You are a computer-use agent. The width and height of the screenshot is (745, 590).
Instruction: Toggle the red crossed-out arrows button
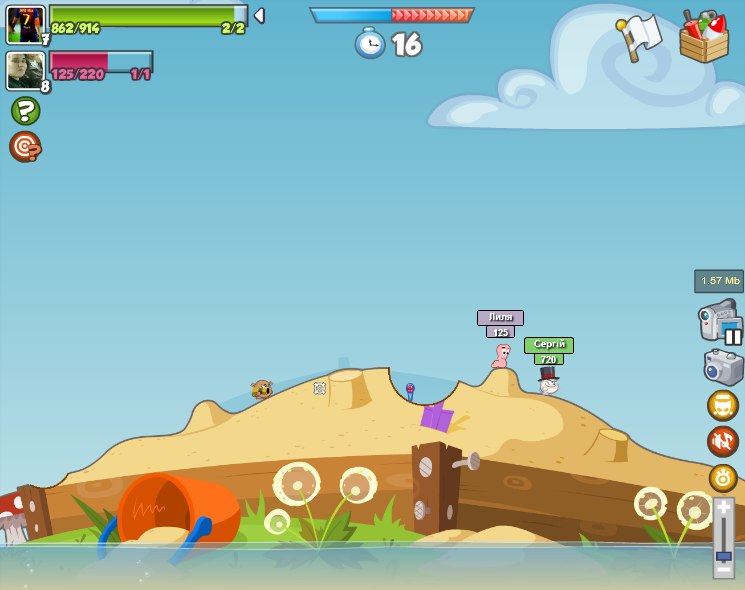(x=723, y=441)
